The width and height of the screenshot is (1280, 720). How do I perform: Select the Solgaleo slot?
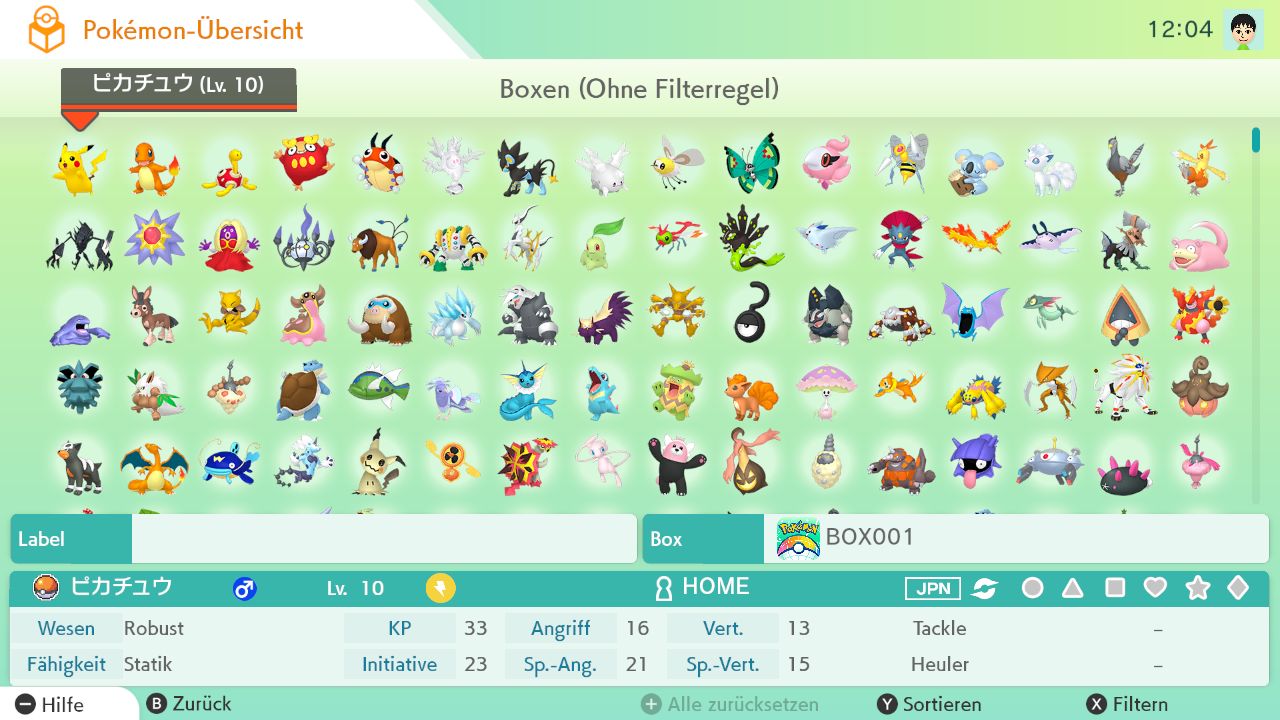(1124, 388)
